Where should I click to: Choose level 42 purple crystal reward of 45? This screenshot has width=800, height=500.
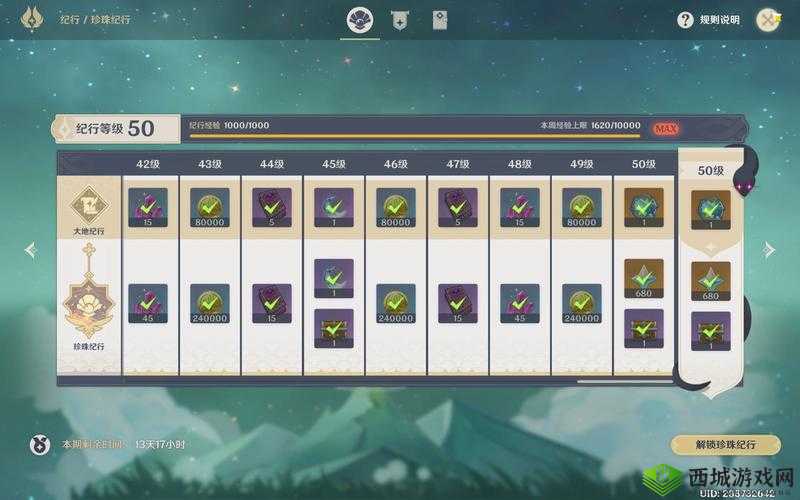tap(148, 303)
